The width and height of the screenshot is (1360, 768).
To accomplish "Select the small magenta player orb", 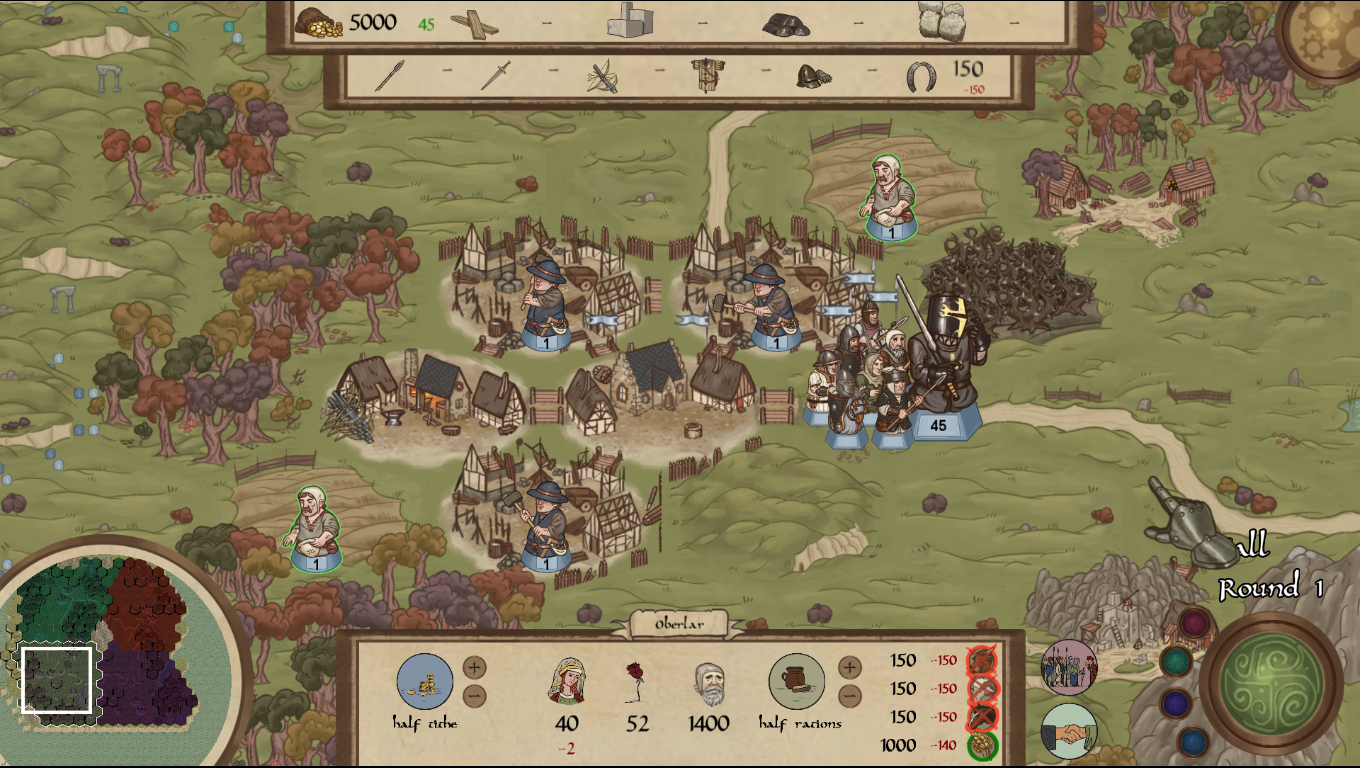I will click(1194, 623).
